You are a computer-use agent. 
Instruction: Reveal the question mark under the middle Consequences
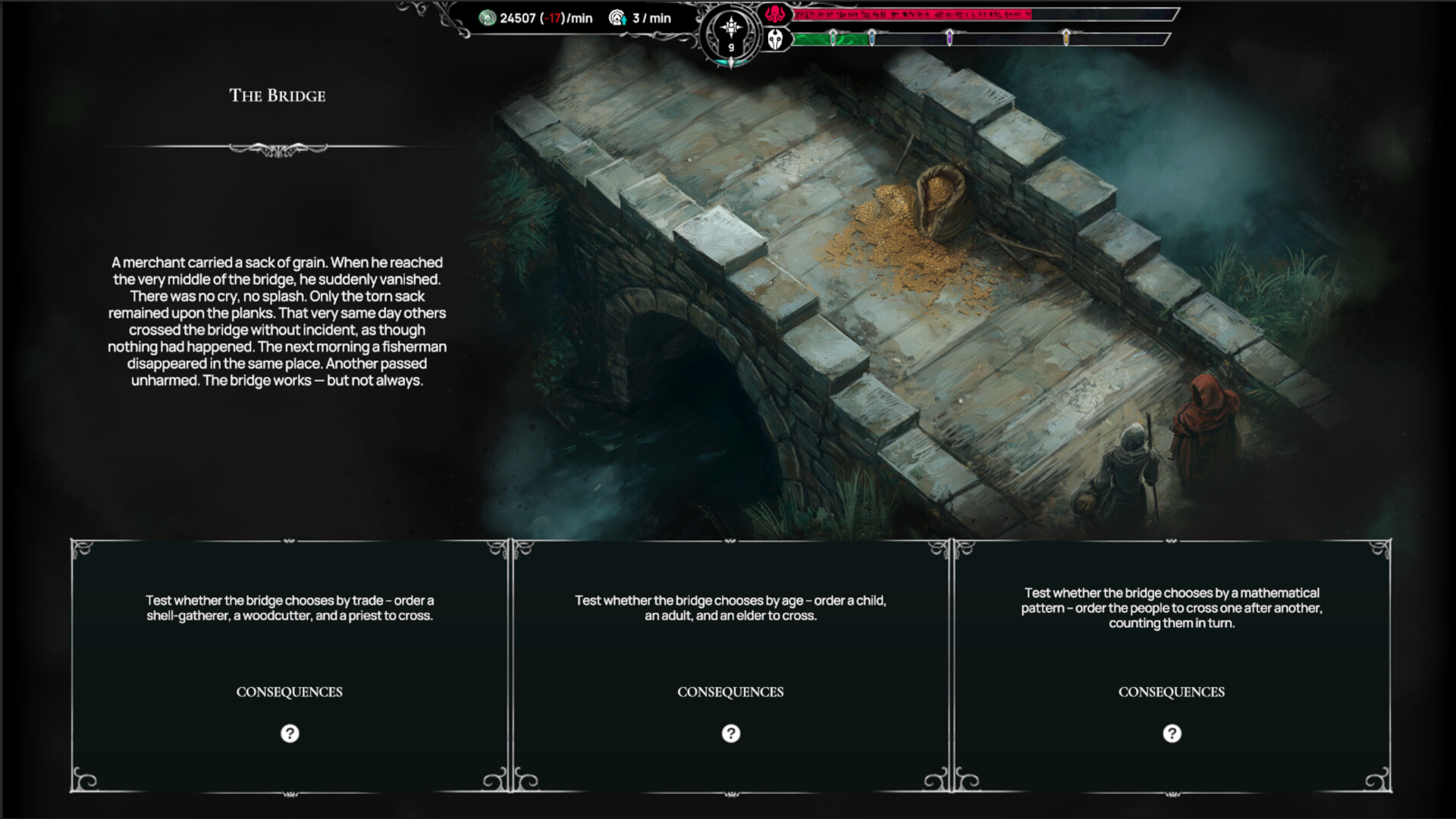[730, 733]
